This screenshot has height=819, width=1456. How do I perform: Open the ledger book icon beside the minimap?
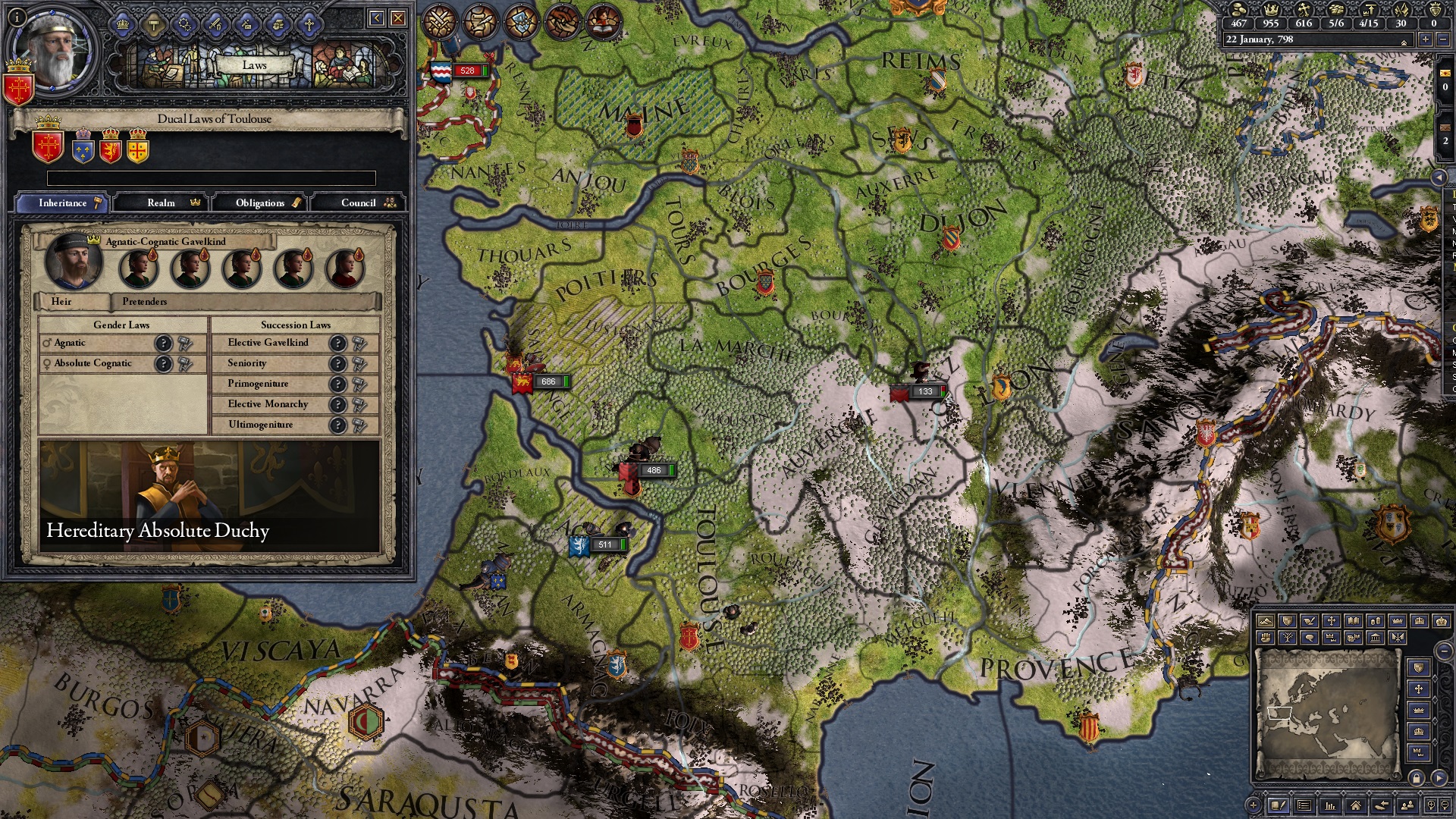pyautogui.click(x=1279, y=806)
